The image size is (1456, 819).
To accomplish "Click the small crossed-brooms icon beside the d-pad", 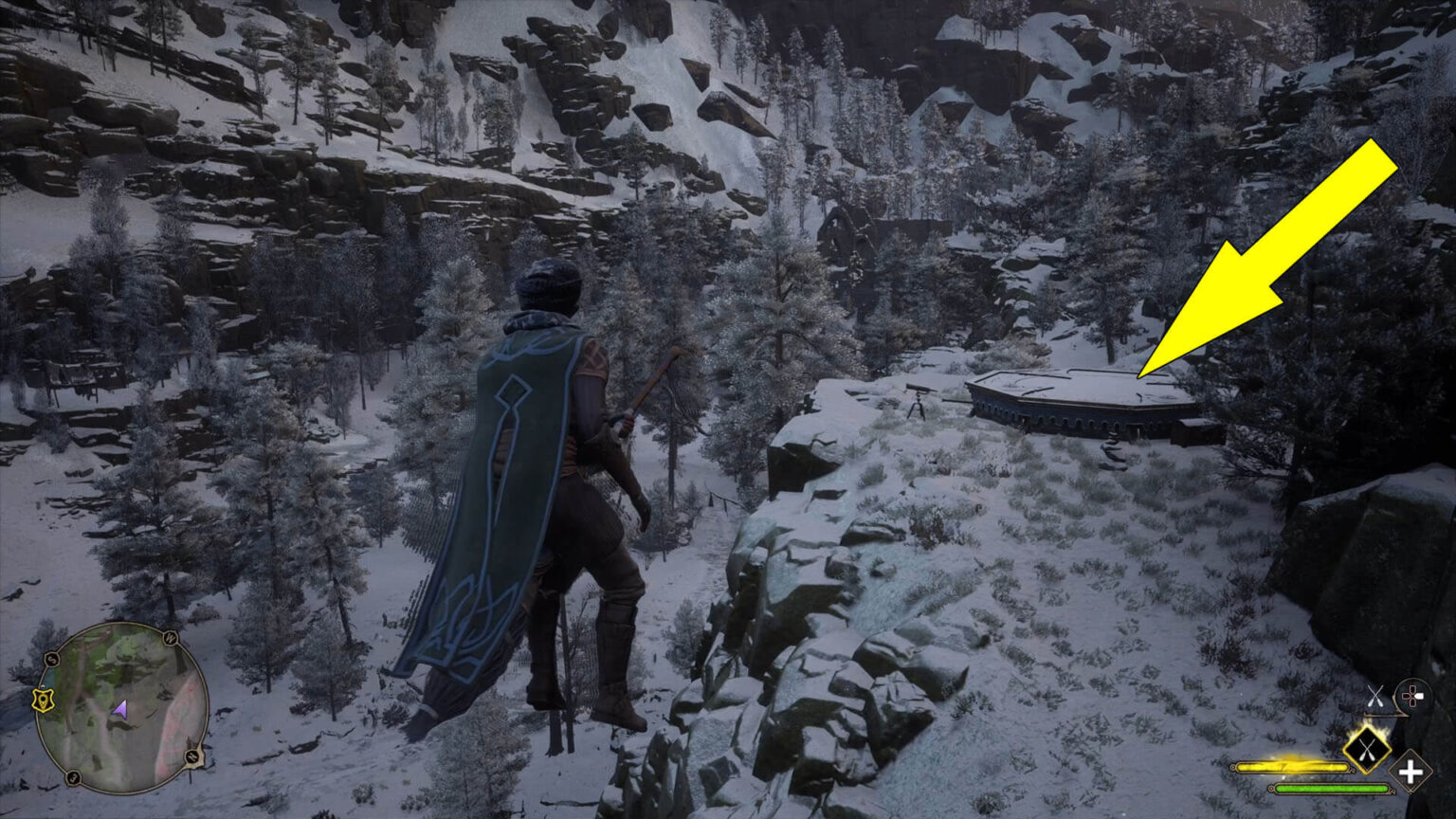I will click(x=1376, y=695).
